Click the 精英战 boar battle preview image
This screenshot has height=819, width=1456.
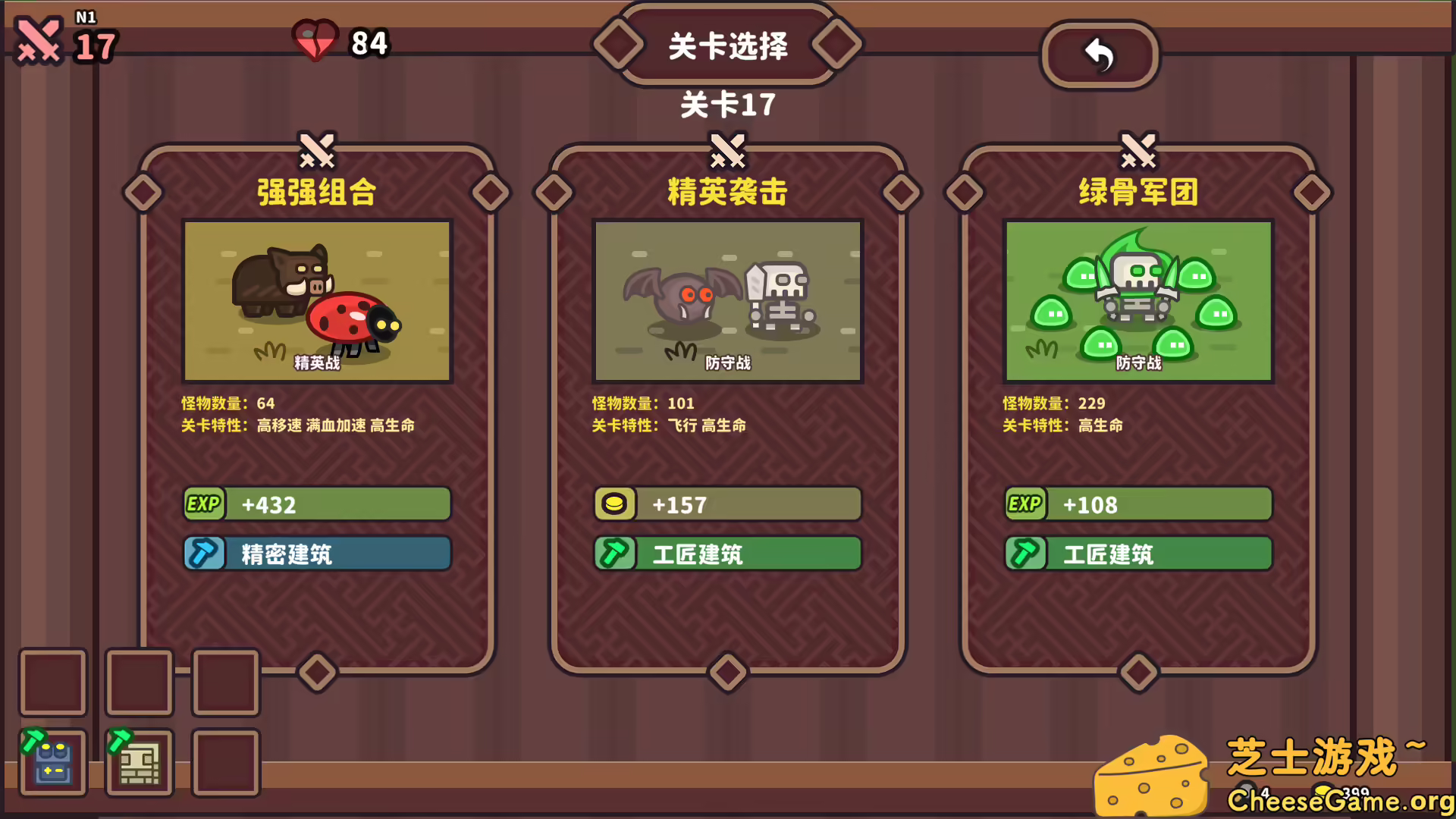coord(316,300)
